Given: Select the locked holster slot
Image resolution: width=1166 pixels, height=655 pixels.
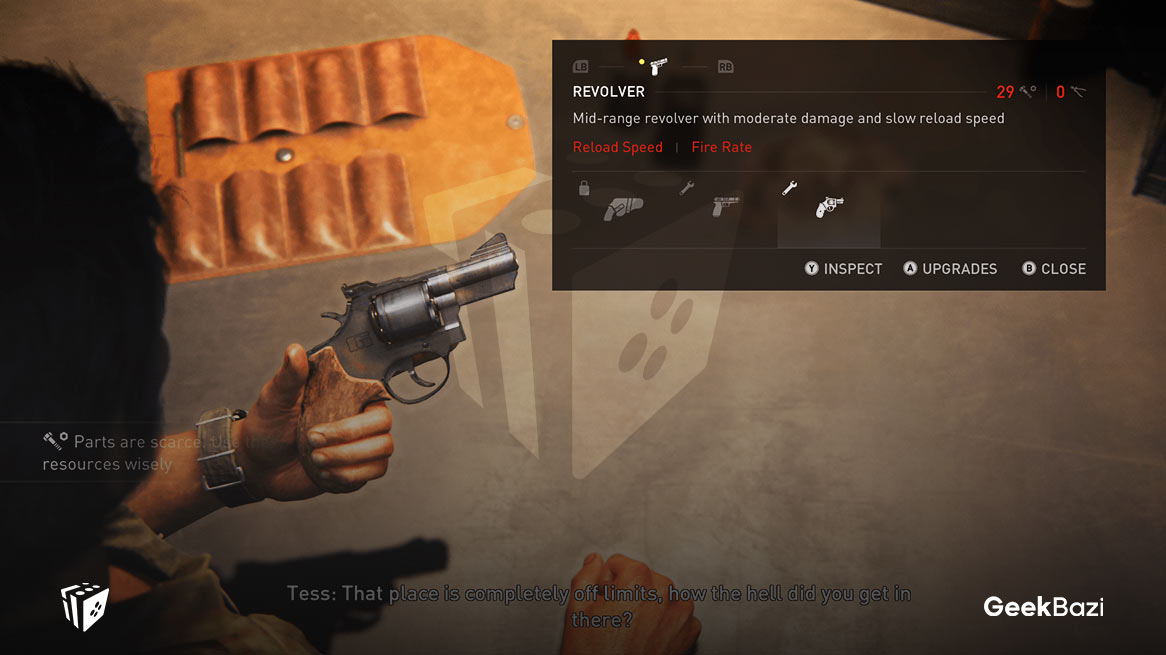Looking at the screenshot, I should 623,207.
